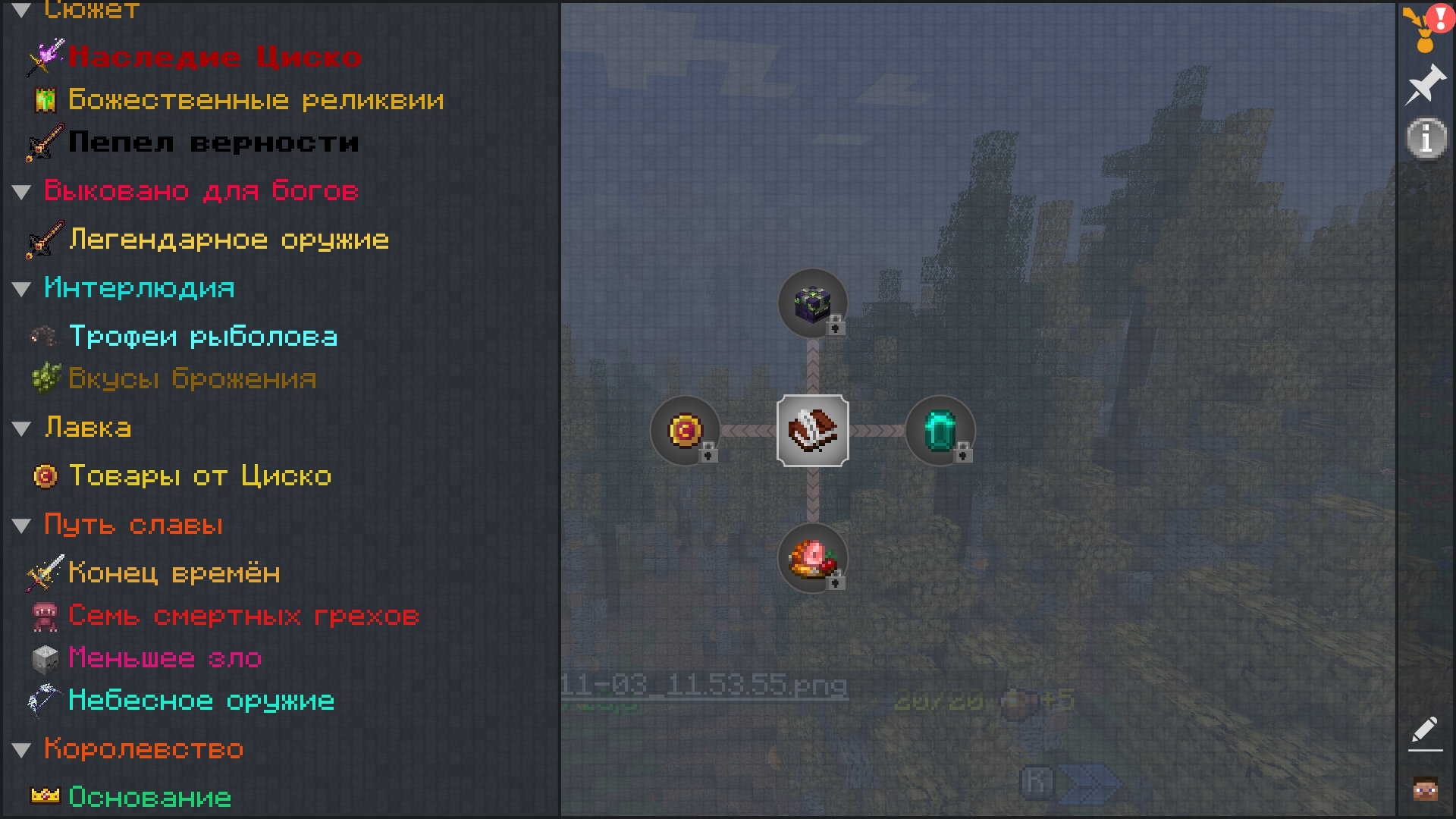
Task: Select the Меньшее зло chapter
Action: (165, 658)
